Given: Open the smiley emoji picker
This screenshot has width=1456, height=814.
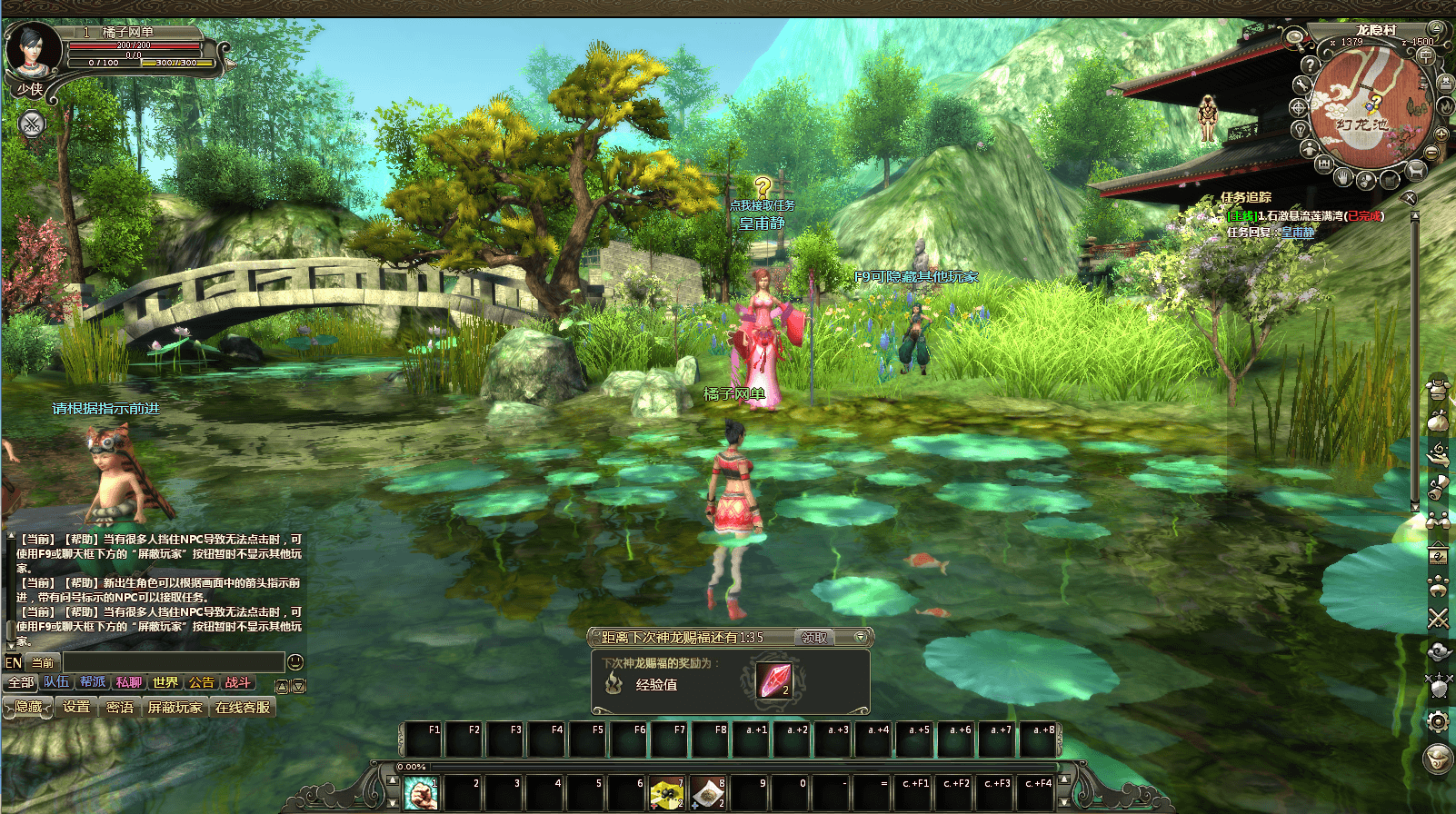Looking at the screenshot, I should [x=294, y=662].
